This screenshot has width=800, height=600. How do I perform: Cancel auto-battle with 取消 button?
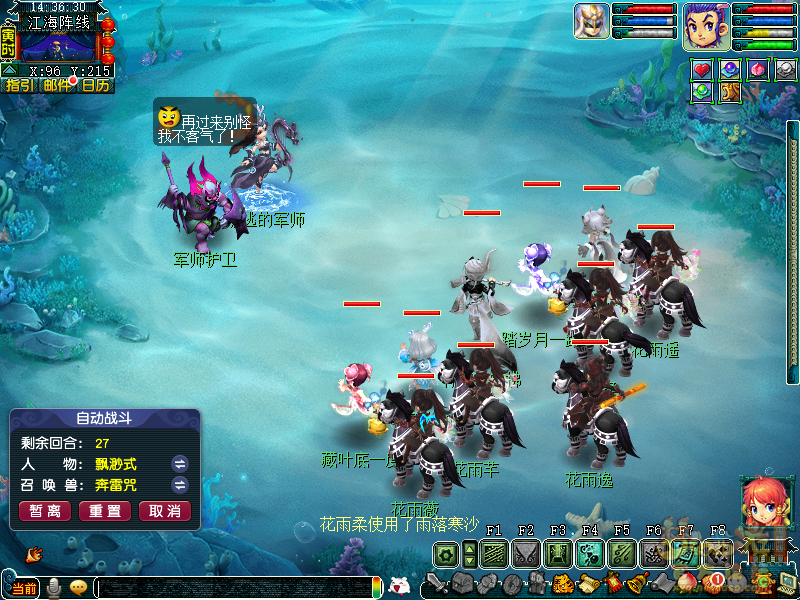165,511
